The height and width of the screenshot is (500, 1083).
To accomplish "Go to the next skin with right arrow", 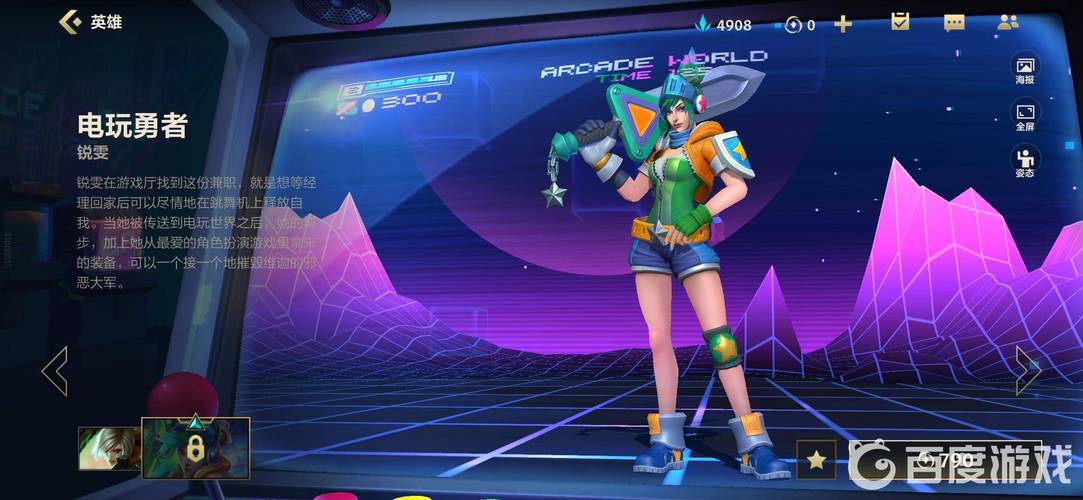I will pos(1027,371).
